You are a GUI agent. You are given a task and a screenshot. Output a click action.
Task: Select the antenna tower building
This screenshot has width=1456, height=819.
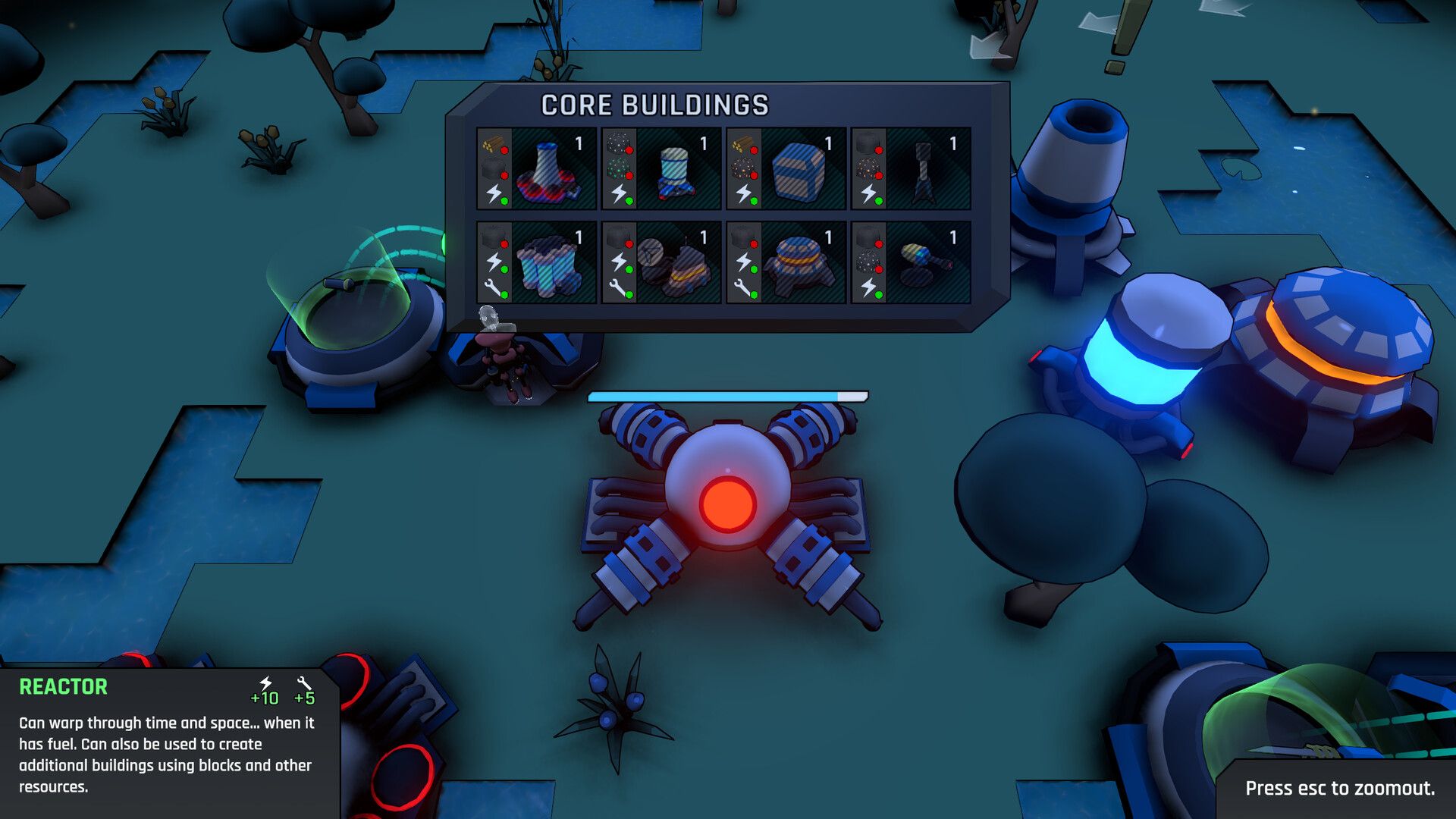(924, 174)
